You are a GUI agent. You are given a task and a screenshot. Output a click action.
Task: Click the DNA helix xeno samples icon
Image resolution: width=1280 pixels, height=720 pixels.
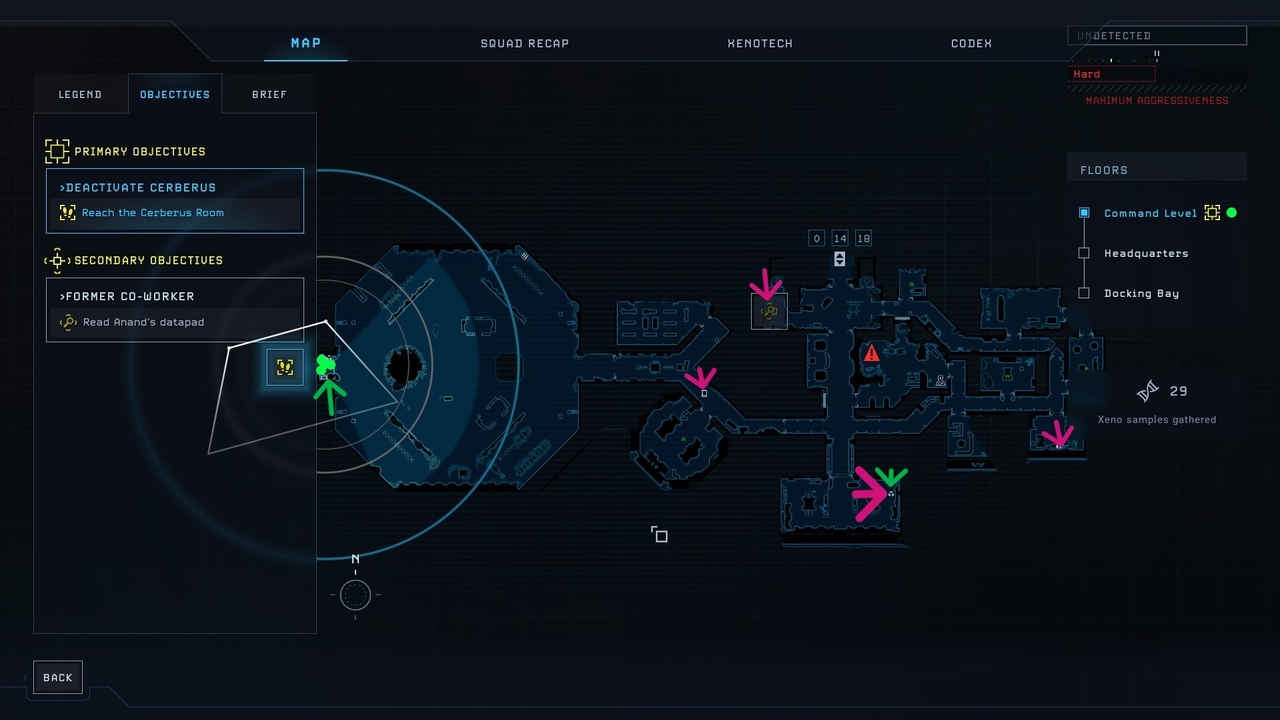[1148, 390]
